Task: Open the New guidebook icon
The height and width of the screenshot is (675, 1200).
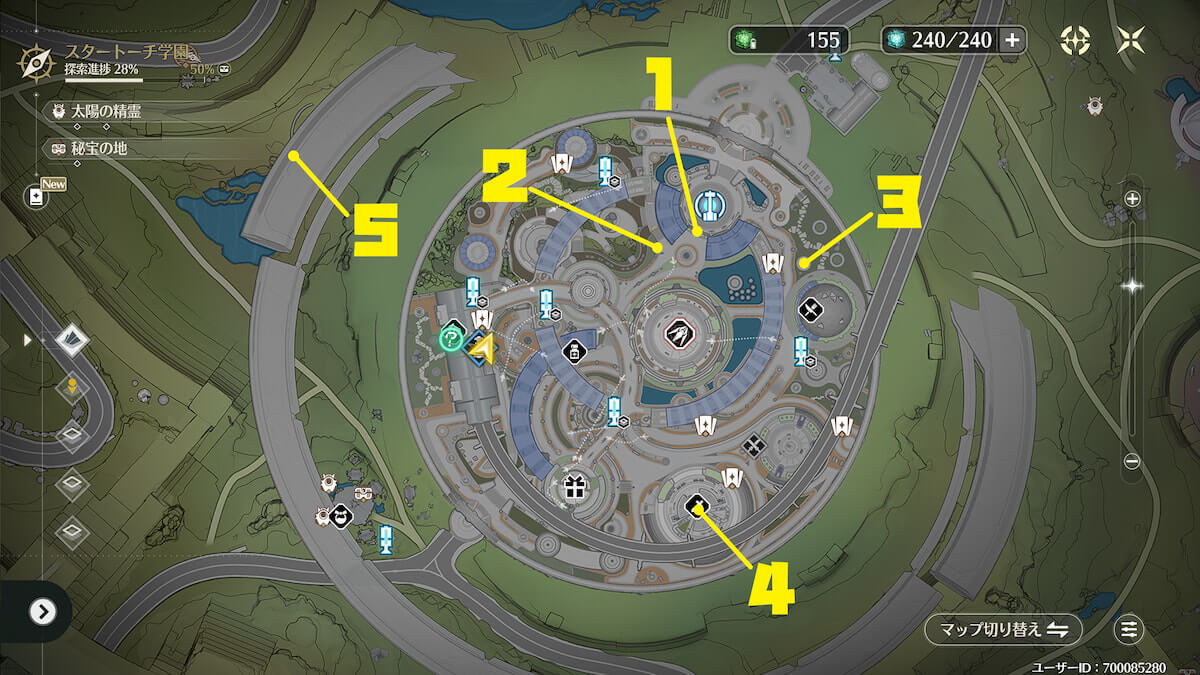Action: click(38, 196)
